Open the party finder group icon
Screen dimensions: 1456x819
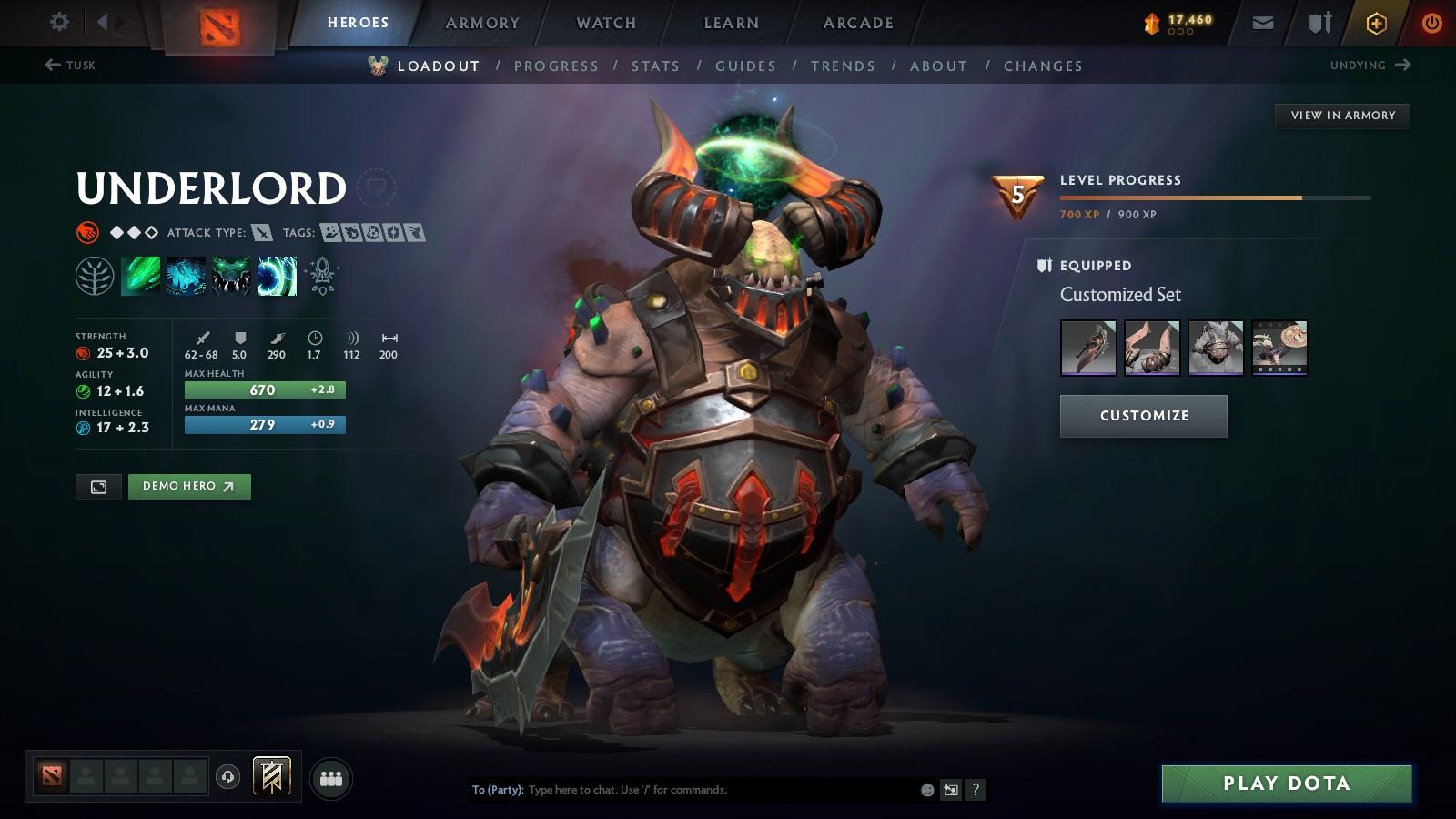[x=331, y=778]
